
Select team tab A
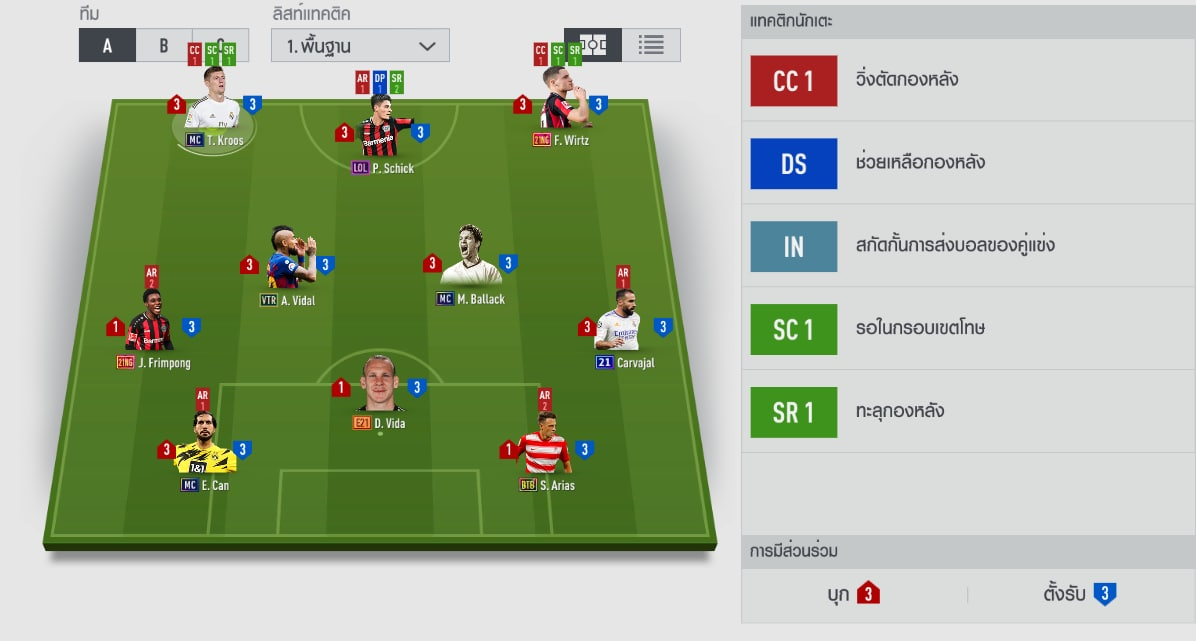pos(107,45)
